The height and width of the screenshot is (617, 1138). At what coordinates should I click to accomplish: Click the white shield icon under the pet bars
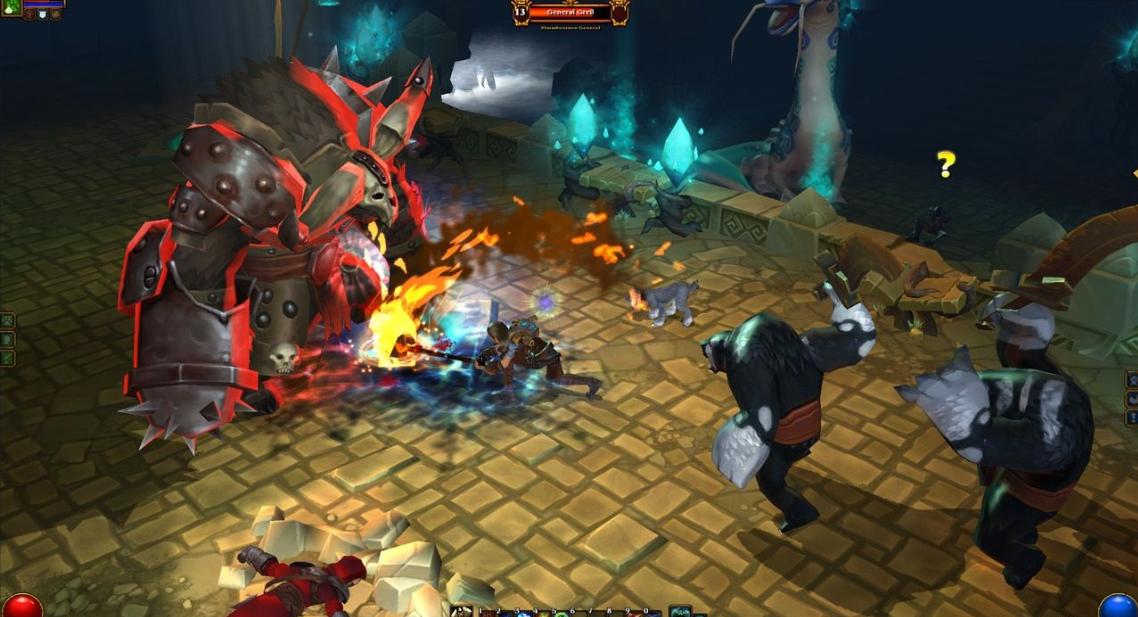[x=42, y=14]
